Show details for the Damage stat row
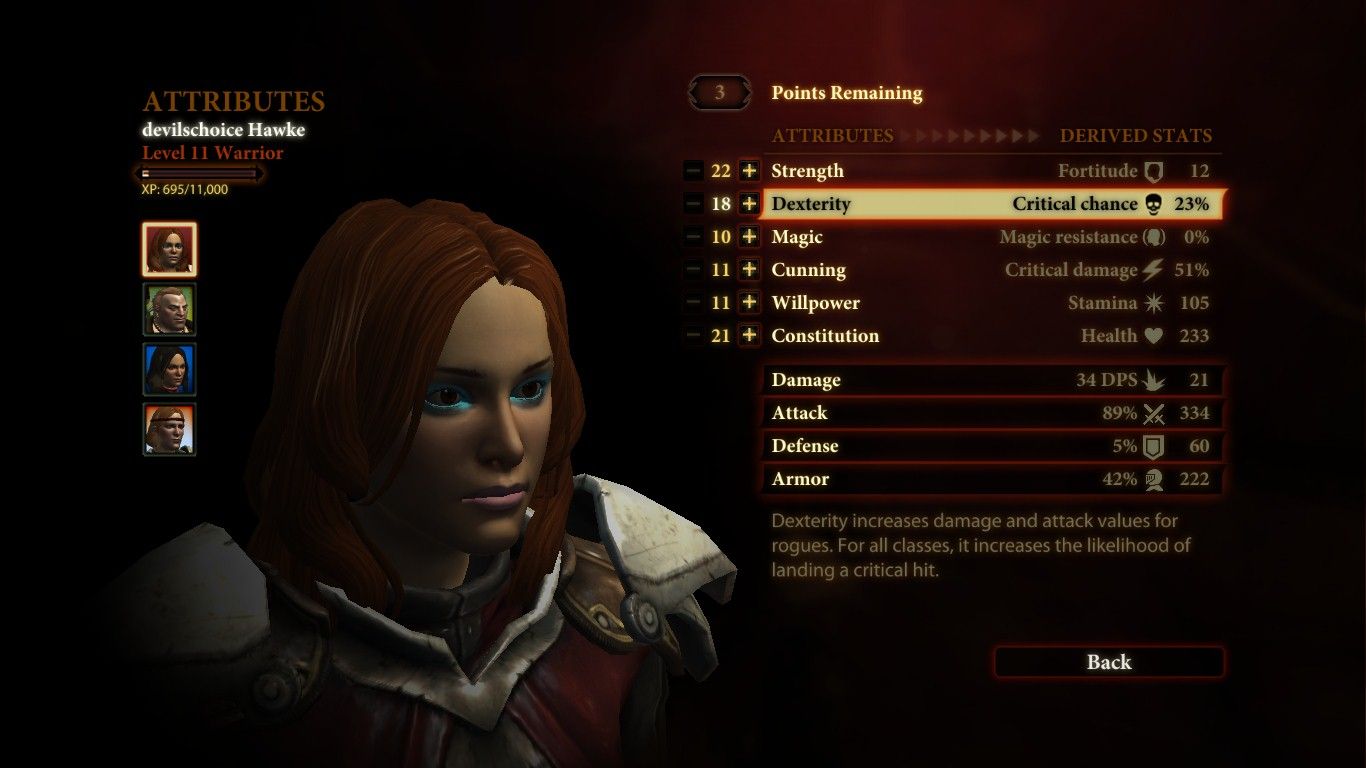1366x768 pixels. (992, 380)
